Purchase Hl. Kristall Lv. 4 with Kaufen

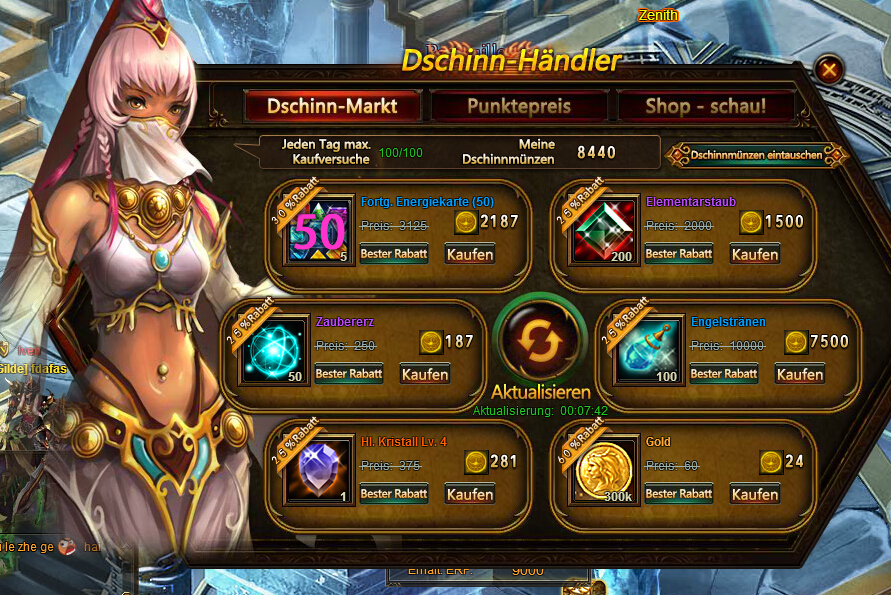click(470, 494)
